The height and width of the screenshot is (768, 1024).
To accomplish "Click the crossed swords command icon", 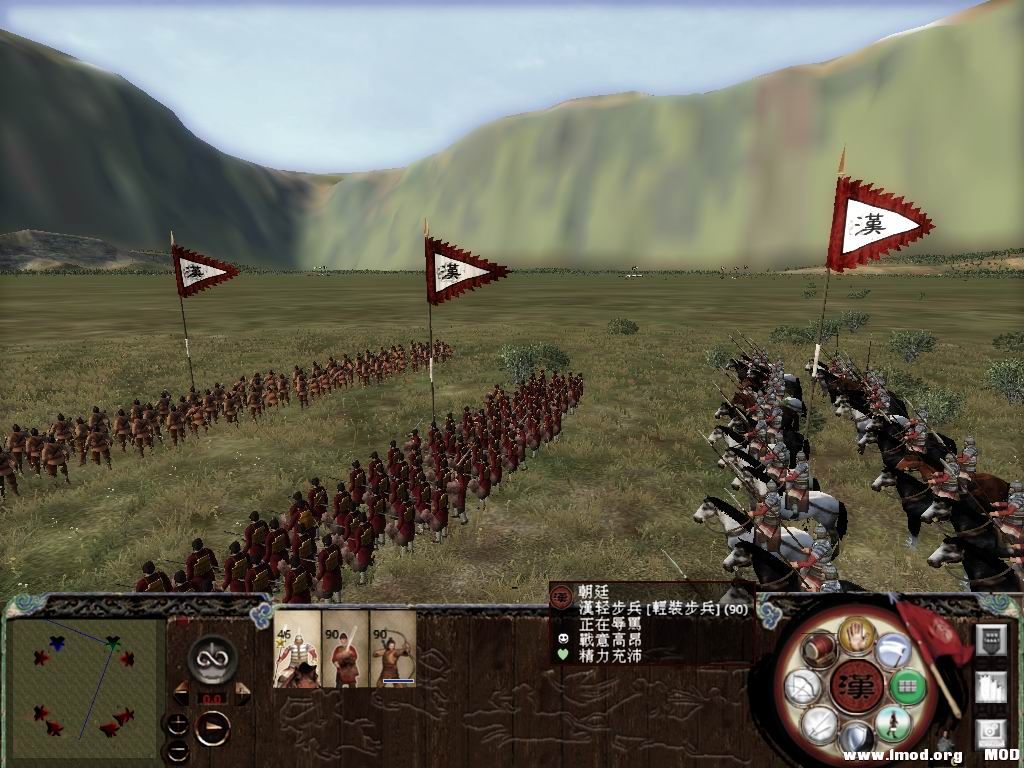I will [820, 723].
